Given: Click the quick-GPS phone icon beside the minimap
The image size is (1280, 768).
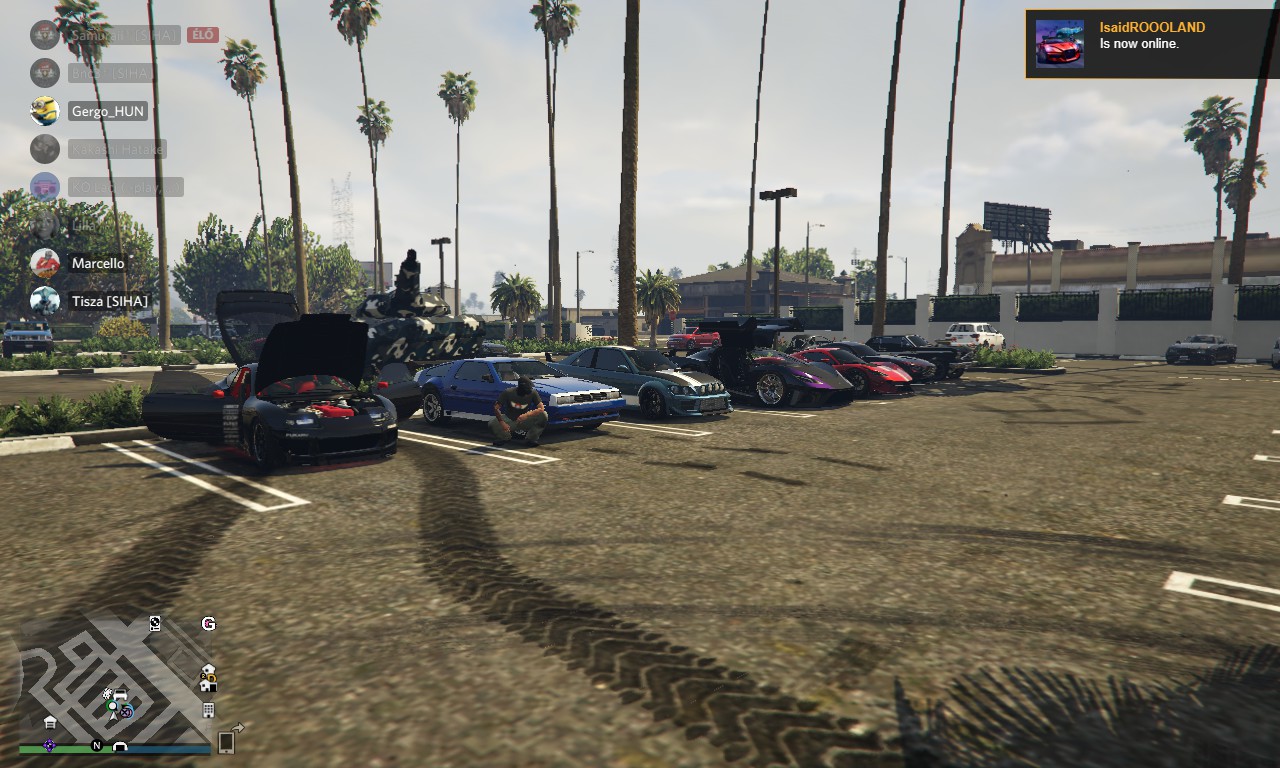Looking at the screenshot, I should (225, 742).
